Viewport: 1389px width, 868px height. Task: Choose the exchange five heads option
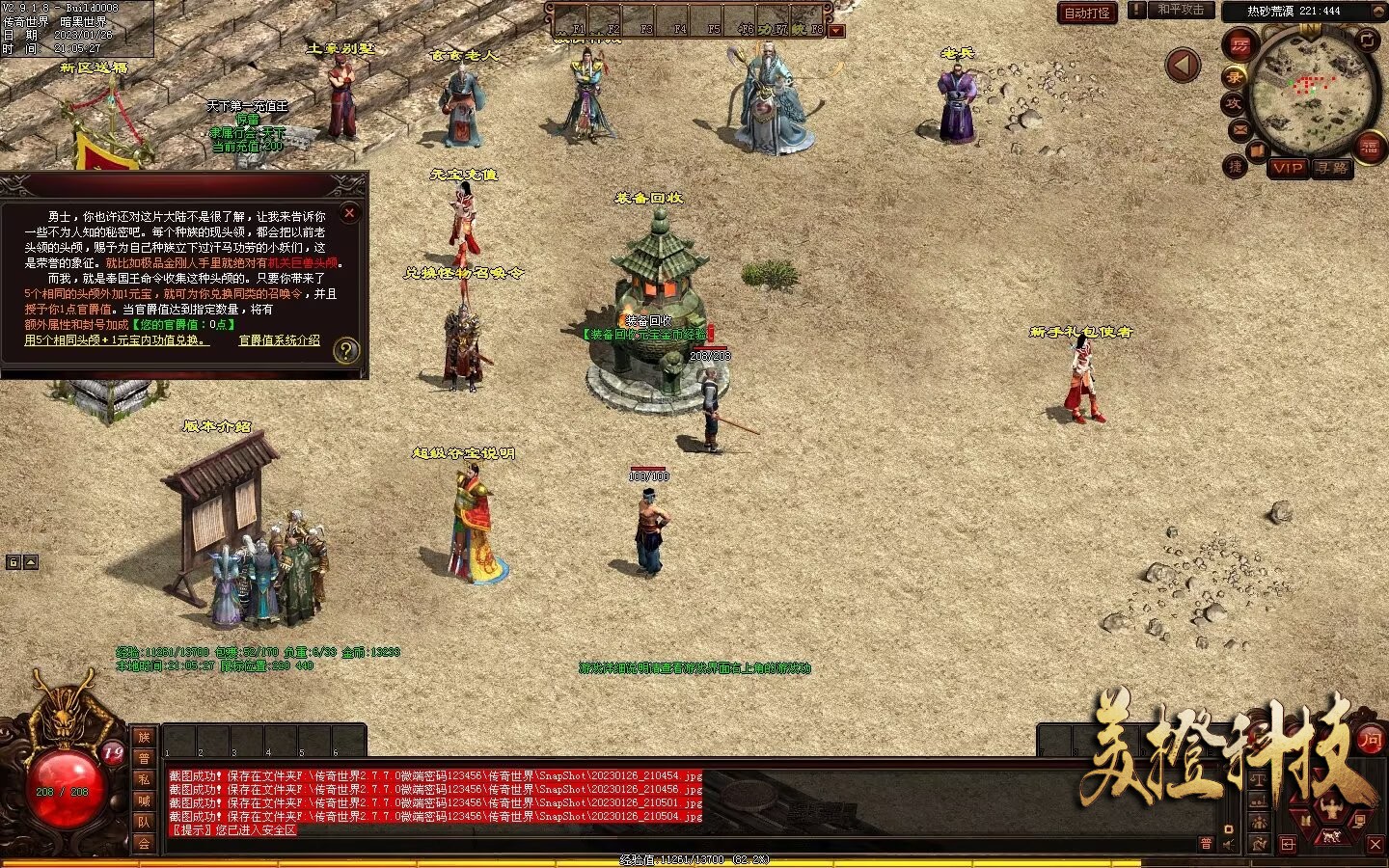[x=116, y=340]
